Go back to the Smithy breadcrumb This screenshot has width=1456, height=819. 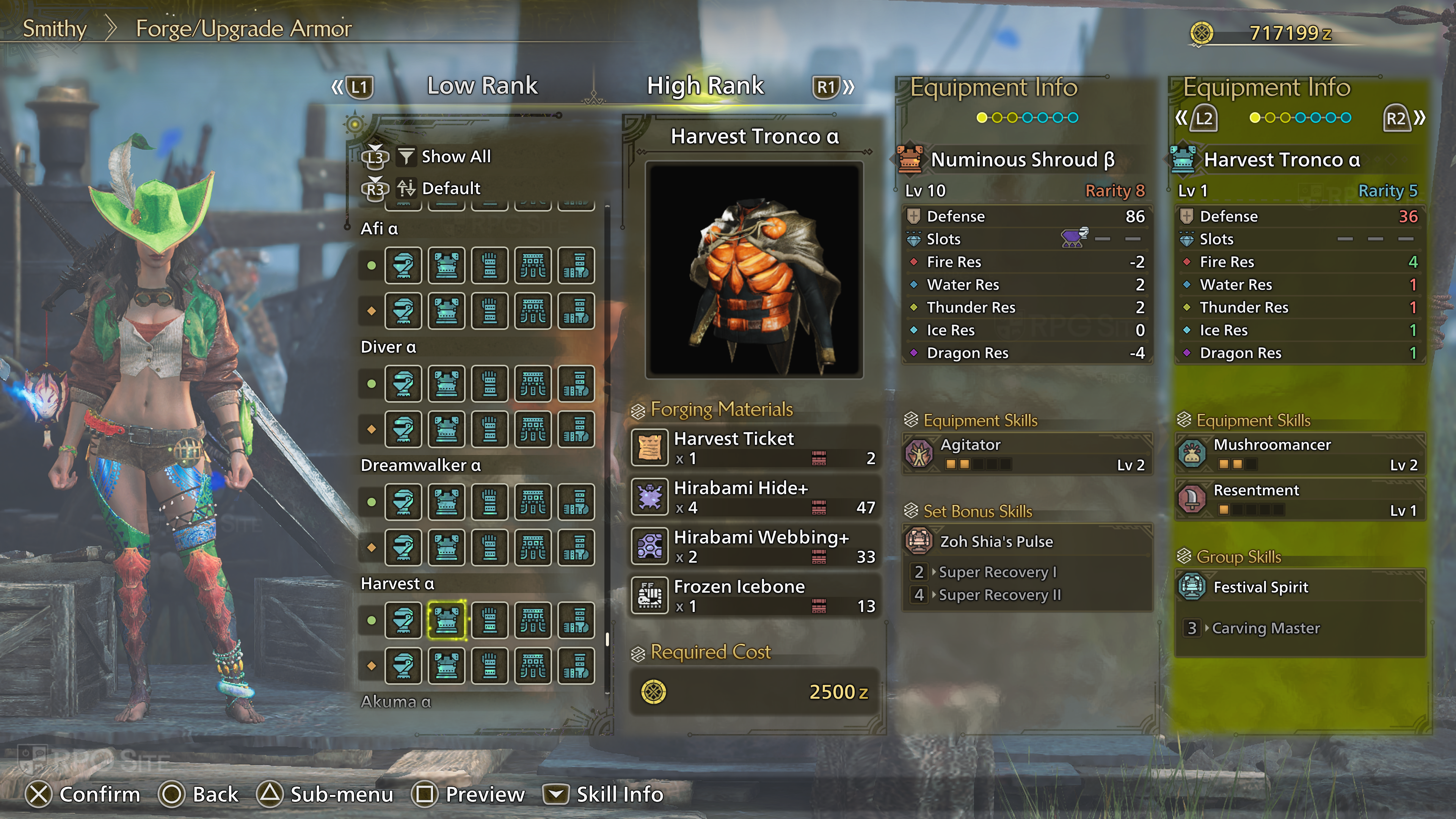click(54, 28)
